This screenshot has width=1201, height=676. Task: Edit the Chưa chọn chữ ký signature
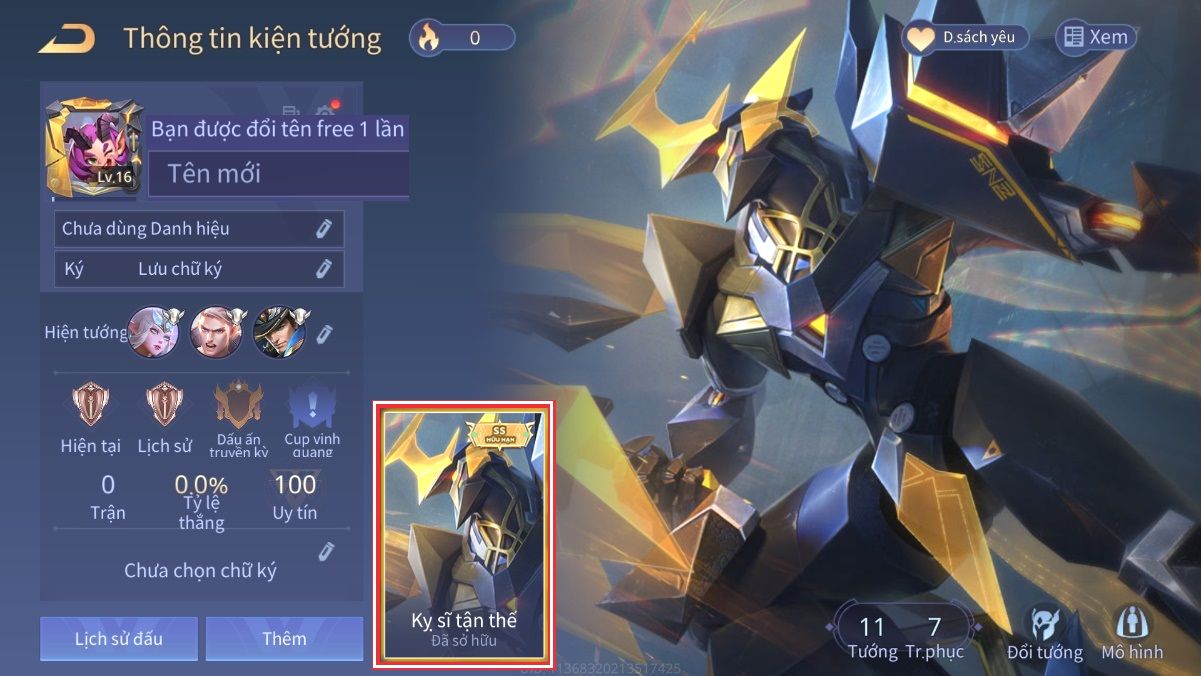click(325, 551)
